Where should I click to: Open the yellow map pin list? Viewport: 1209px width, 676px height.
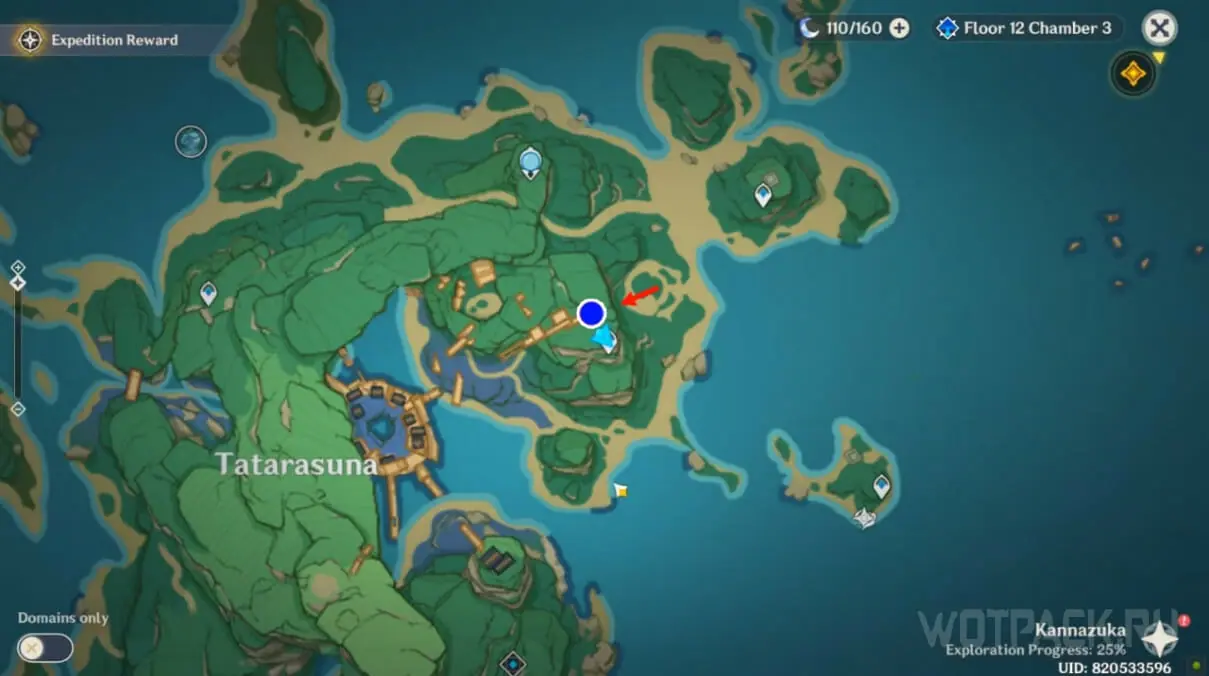(x=1134, y=74)
